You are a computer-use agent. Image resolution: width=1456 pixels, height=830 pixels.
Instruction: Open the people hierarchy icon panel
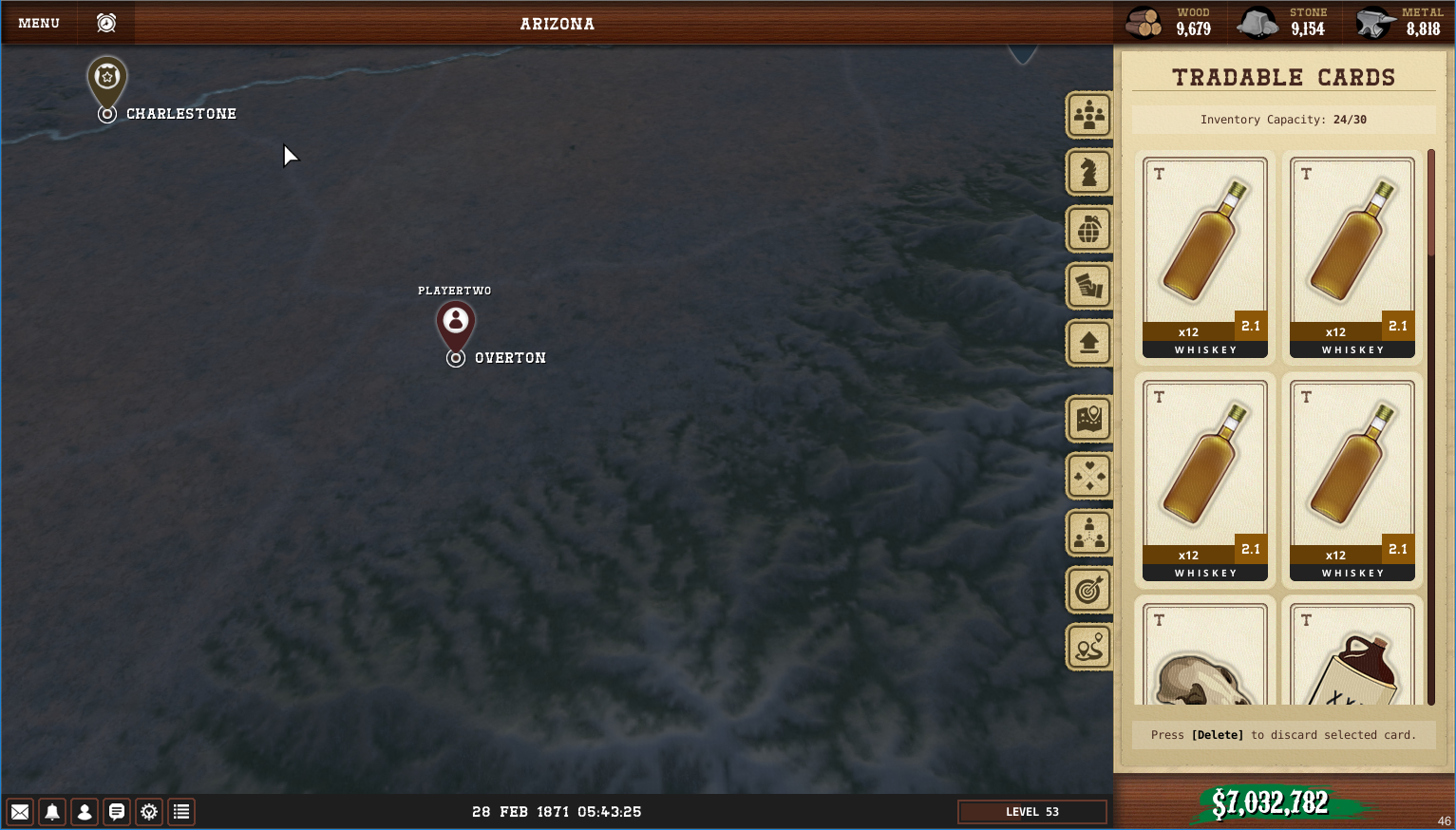(x=1088, y=533)
